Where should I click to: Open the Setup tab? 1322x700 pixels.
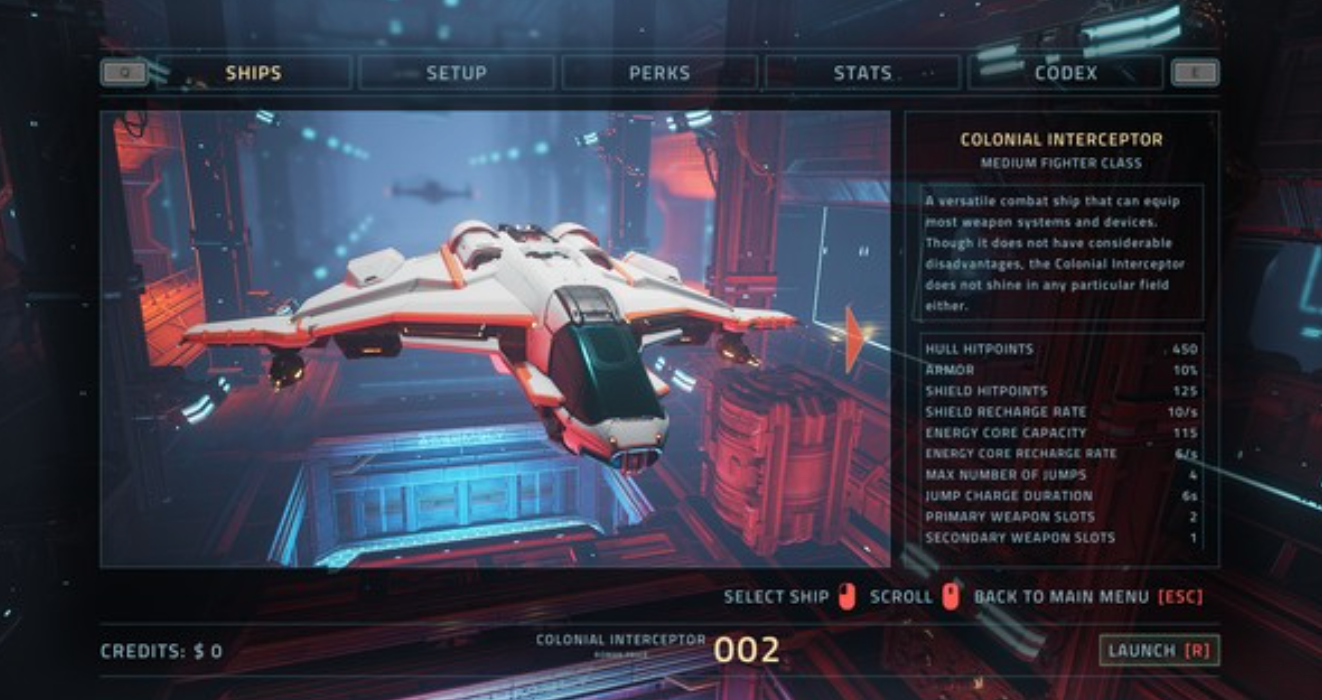pyautogui.click(x=456, y=73)
